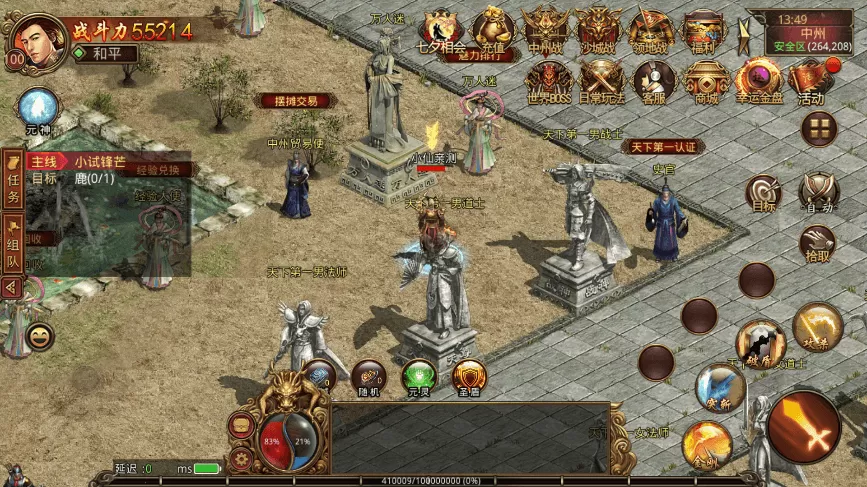Open the gear settings button
The width and height of the screenshot is (867, 487).
[x=240, y=458]
